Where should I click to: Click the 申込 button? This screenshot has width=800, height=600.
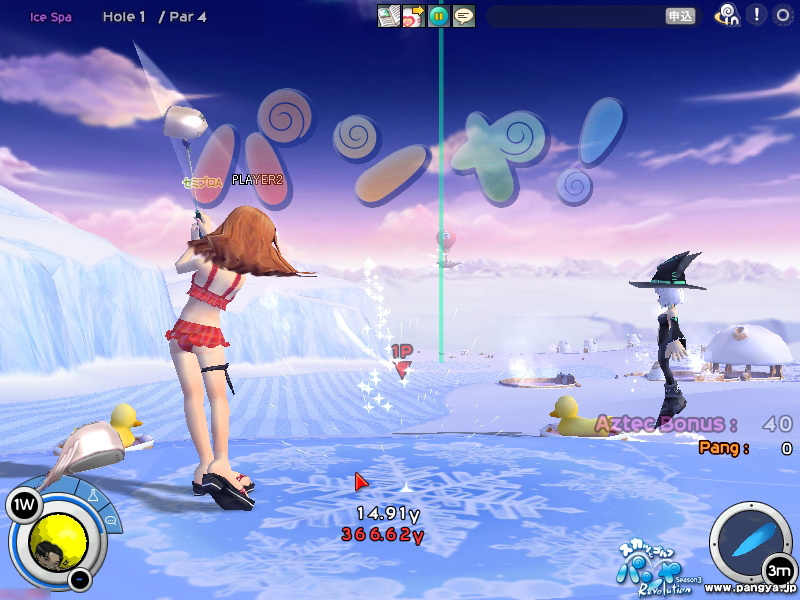pos(680,16)
